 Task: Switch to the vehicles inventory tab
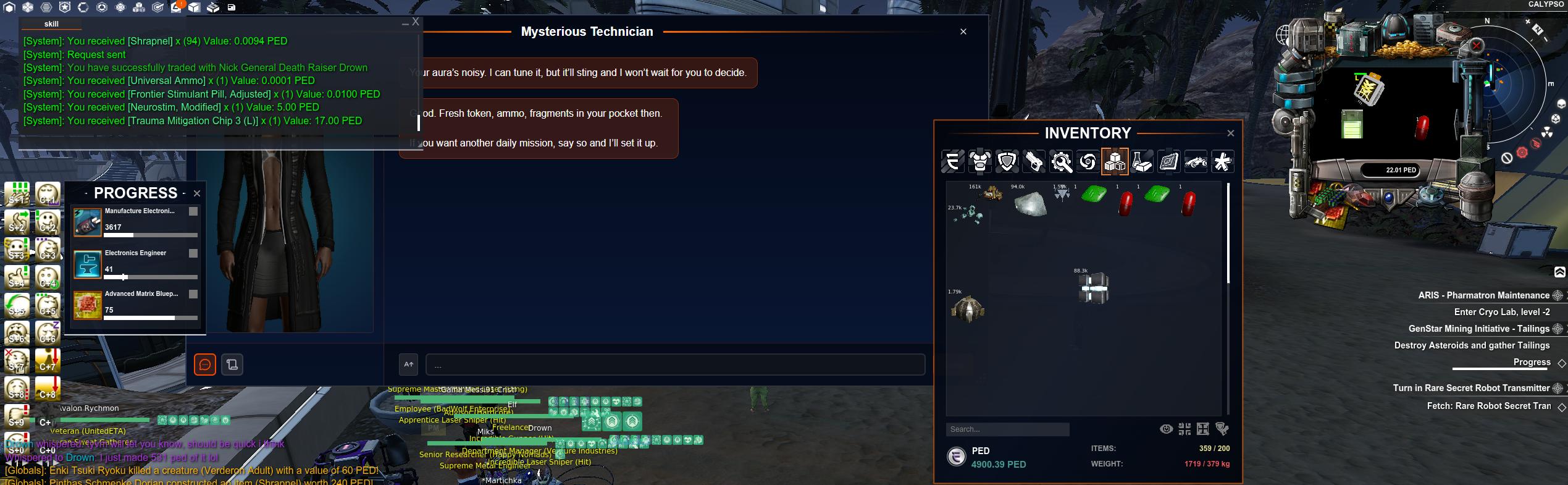(x=1196, y=162)
